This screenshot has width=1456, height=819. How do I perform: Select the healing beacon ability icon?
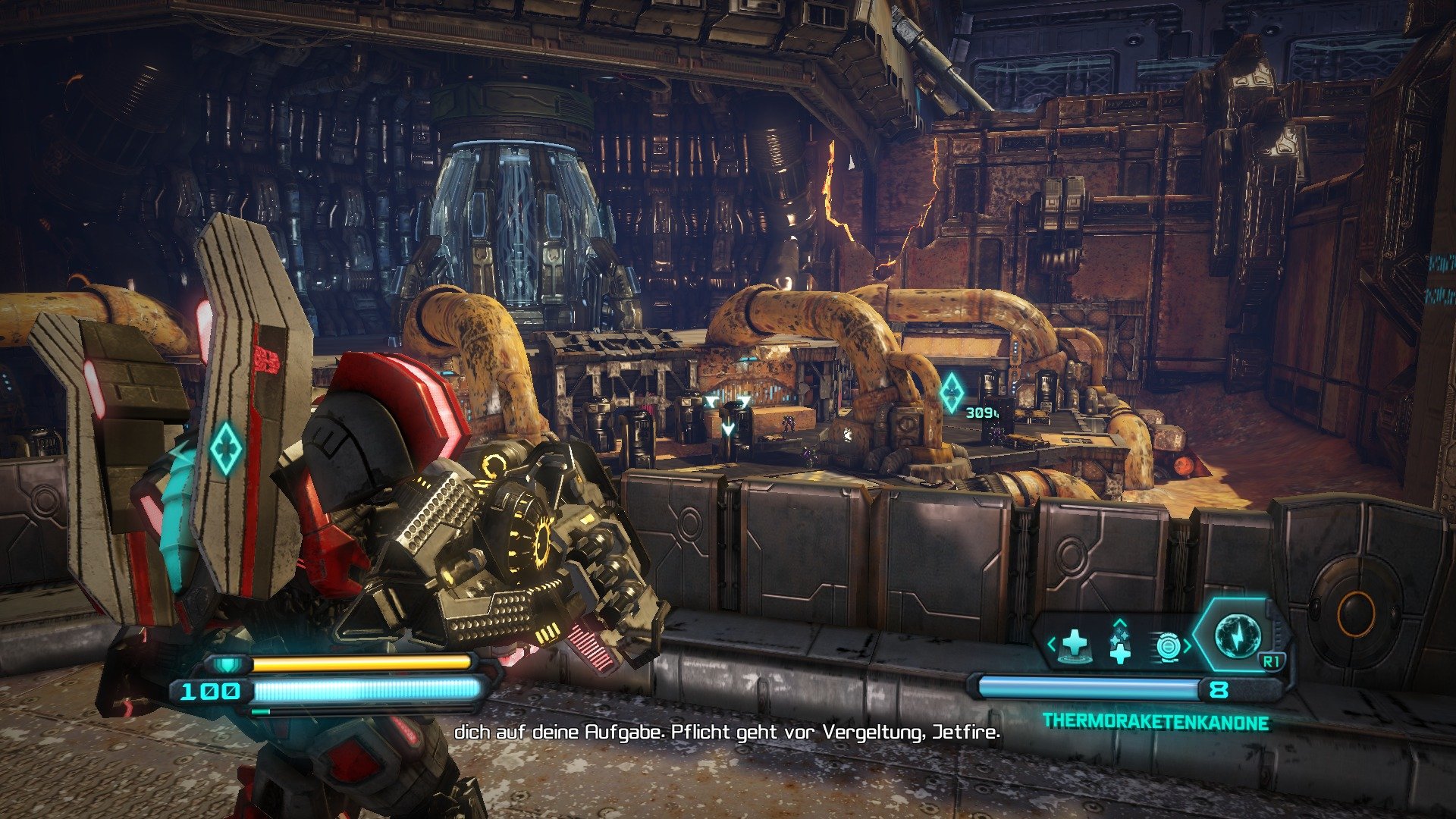[1073, 646]
